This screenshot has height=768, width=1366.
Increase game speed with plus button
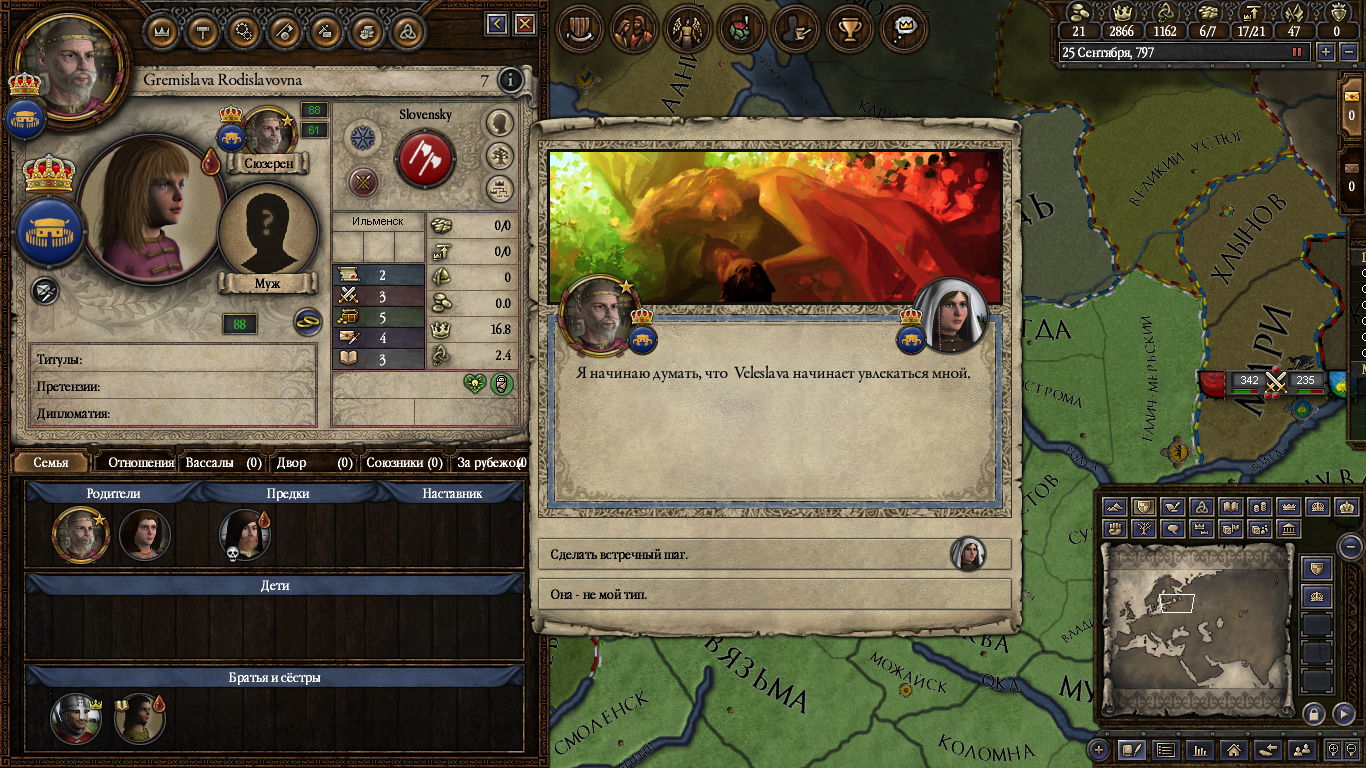pyautogui.click(x=1326, y=52)
